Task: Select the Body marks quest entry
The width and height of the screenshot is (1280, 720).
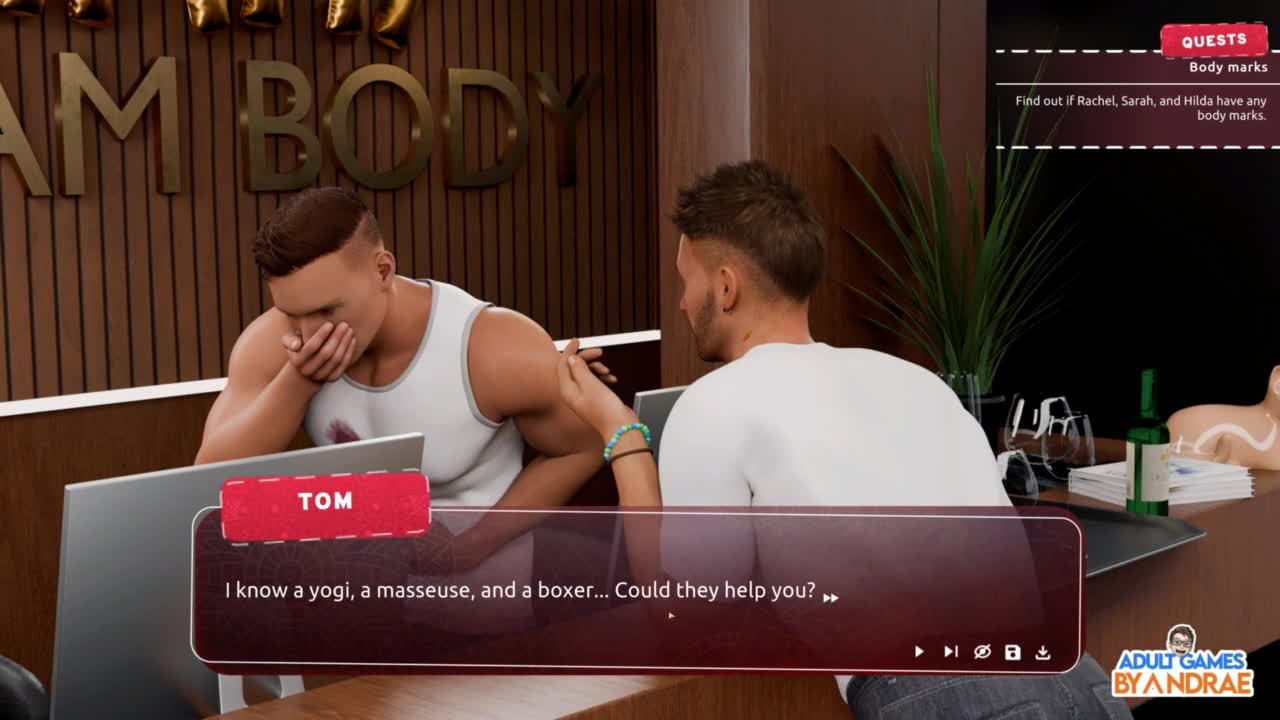Action: coord(1228,67)
